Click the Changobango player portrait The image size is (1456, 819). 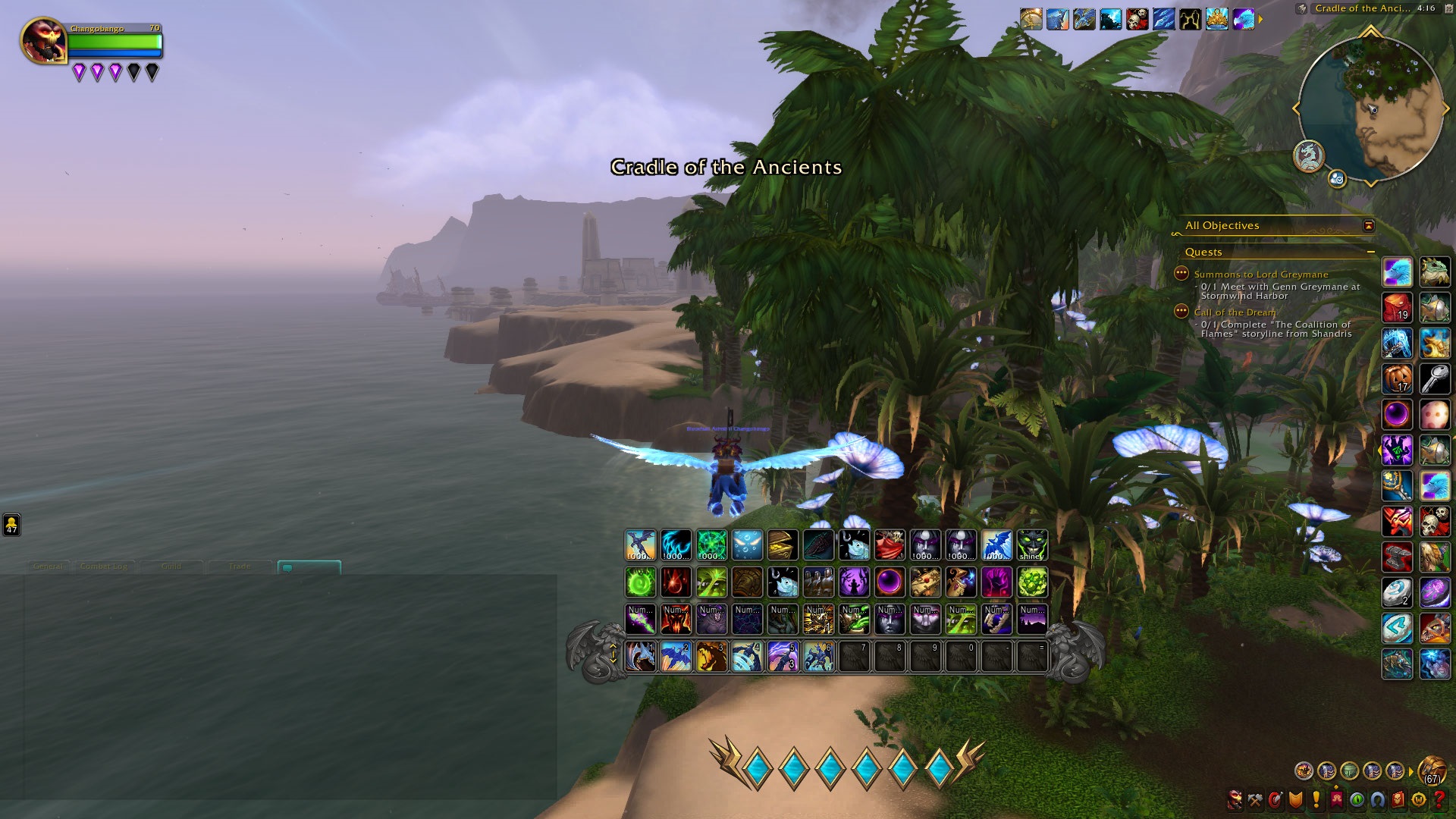(43, 40)
